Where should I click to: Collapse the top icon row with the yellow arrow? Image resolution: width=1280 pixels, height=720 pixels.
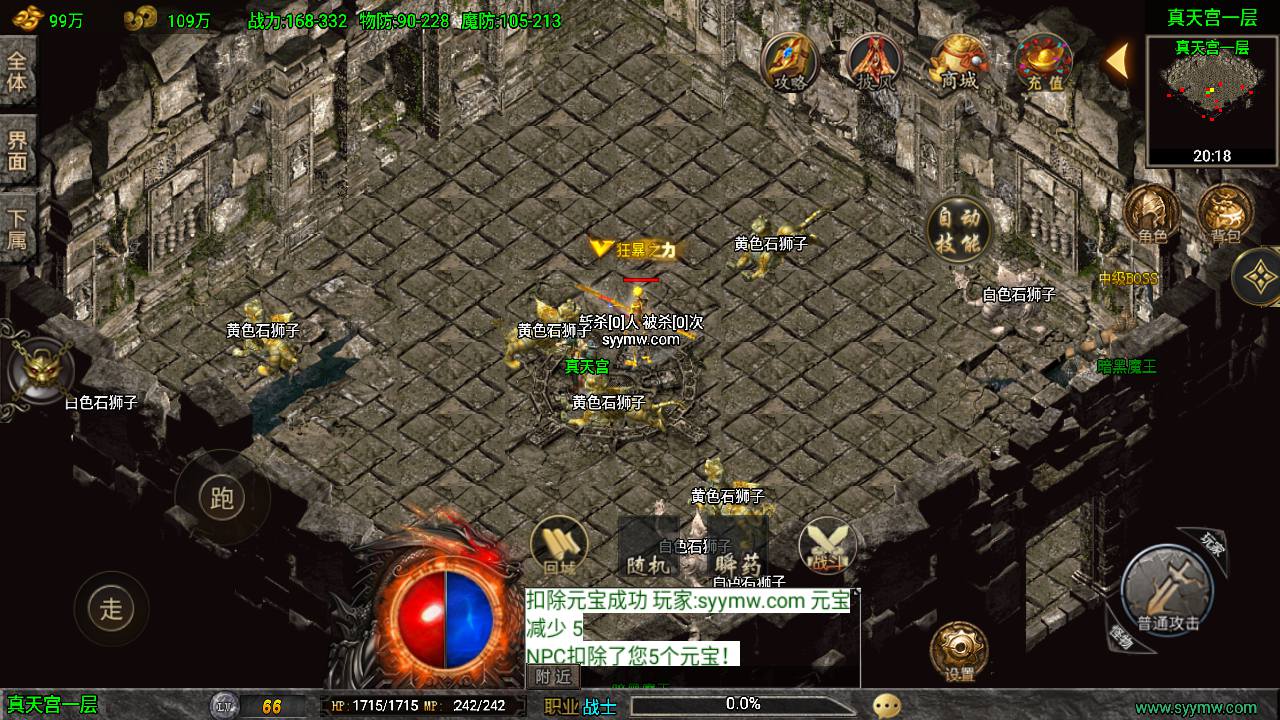coord(1118,61)
